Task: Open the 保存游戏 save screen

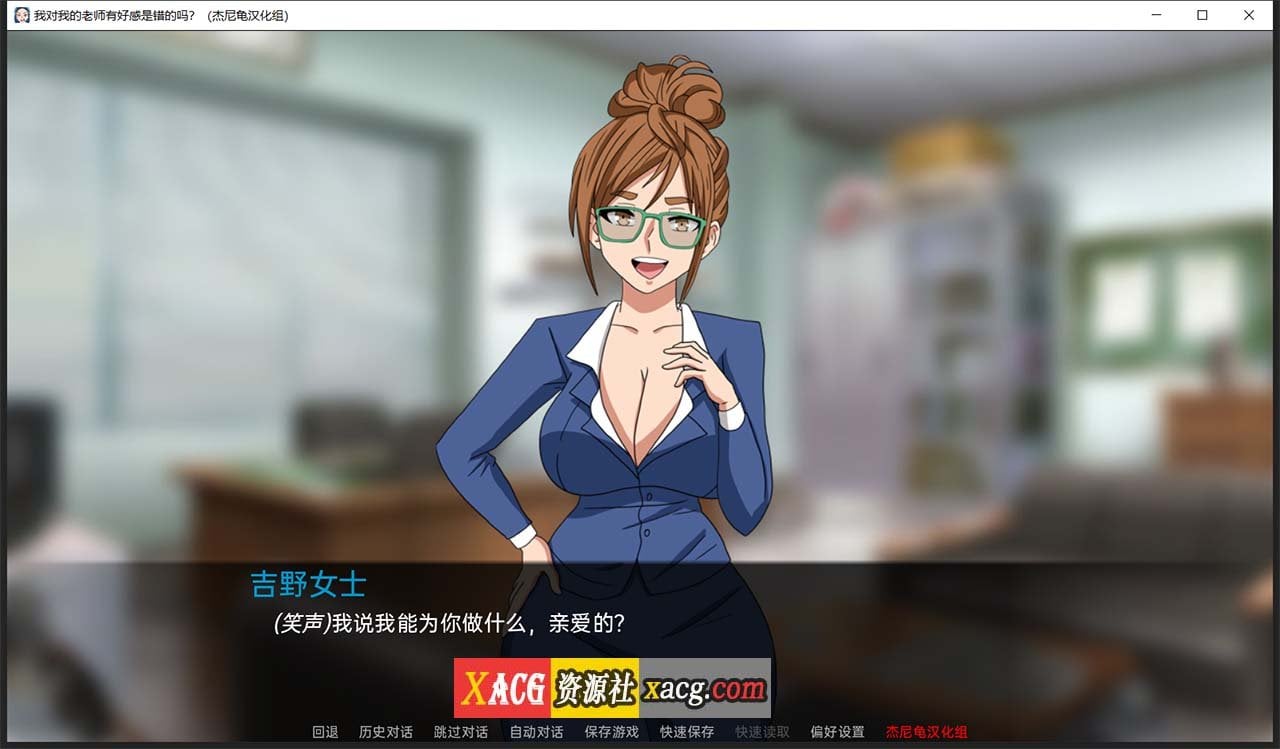Action: point(611,732)
